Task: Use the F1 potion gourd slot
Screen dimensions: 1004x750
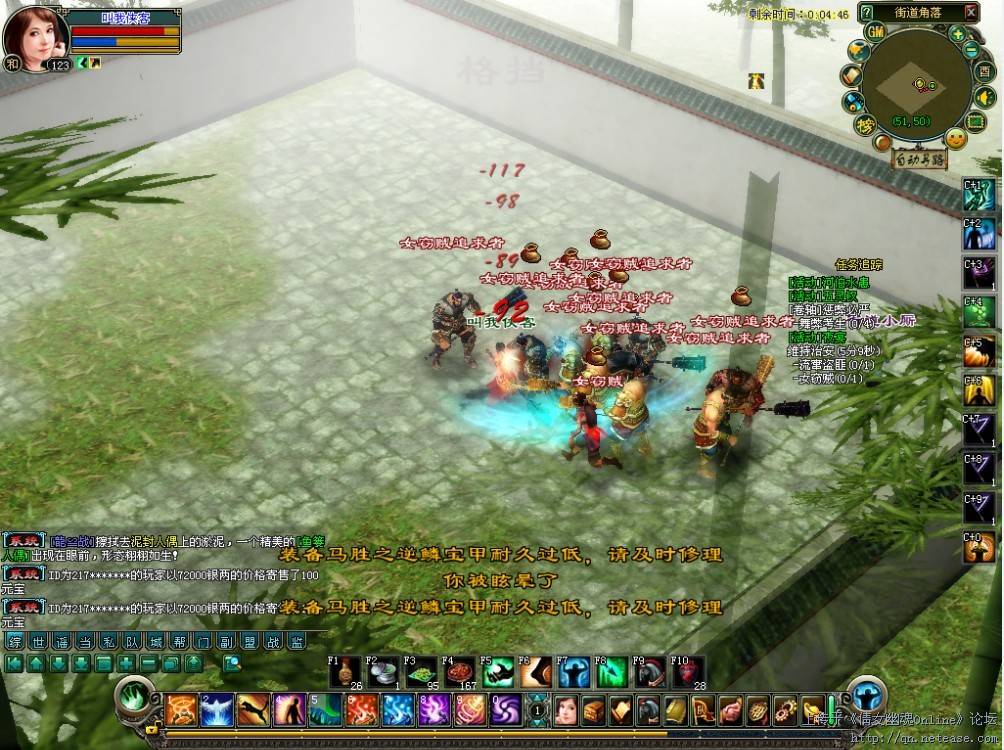Action: (344, 672)
